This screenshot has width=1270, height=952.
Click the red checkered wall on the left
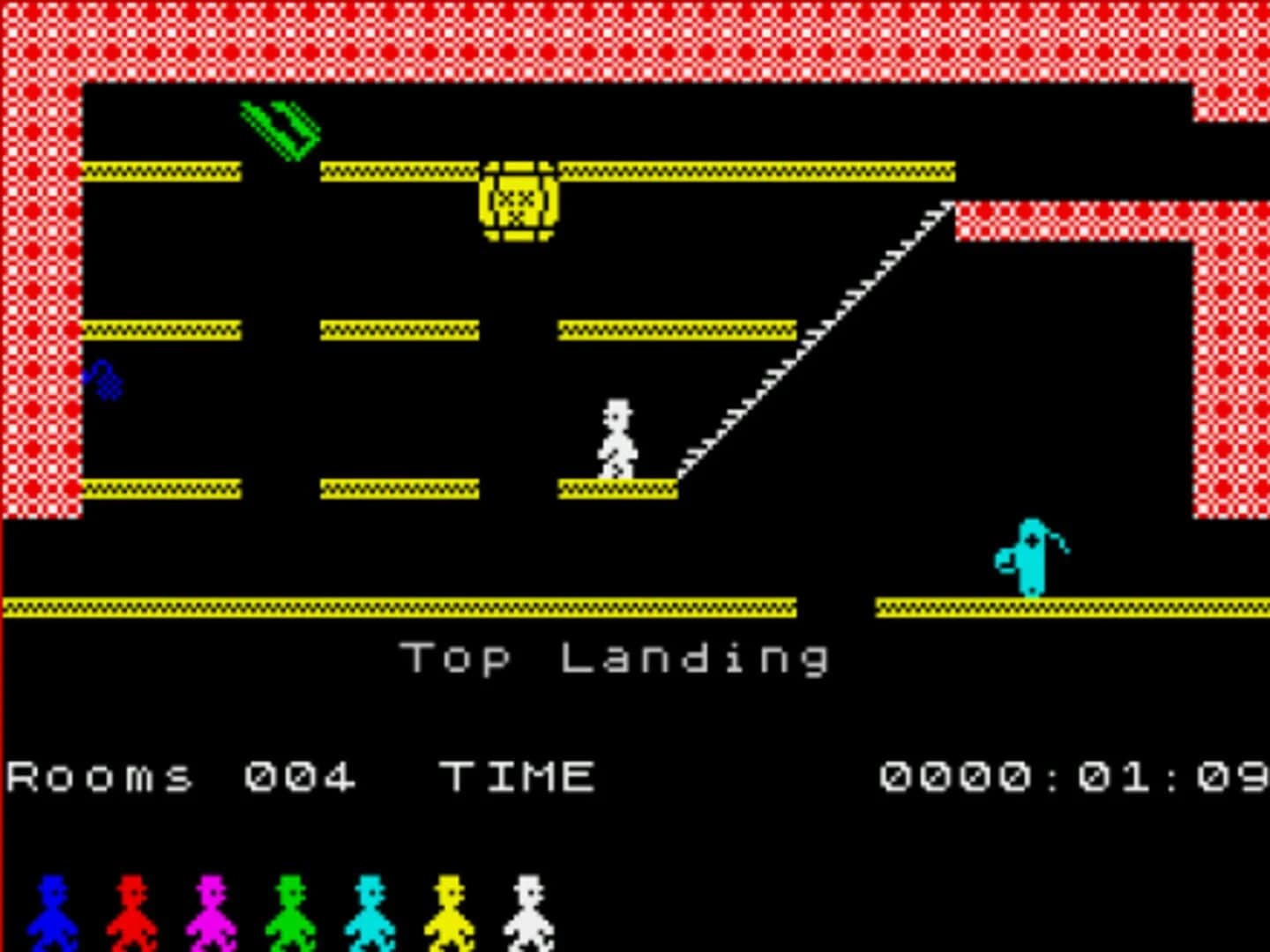coord(40,309)
